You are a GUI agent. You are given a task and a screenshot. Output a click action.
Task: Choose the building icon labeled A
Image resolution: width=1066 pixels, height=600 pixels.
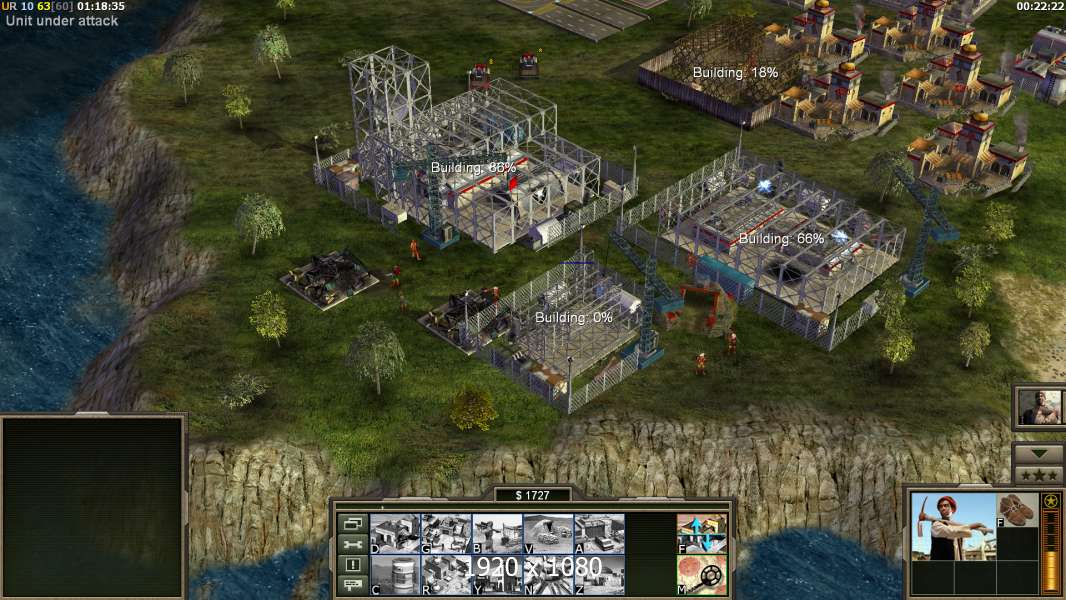tap(599, 533)
